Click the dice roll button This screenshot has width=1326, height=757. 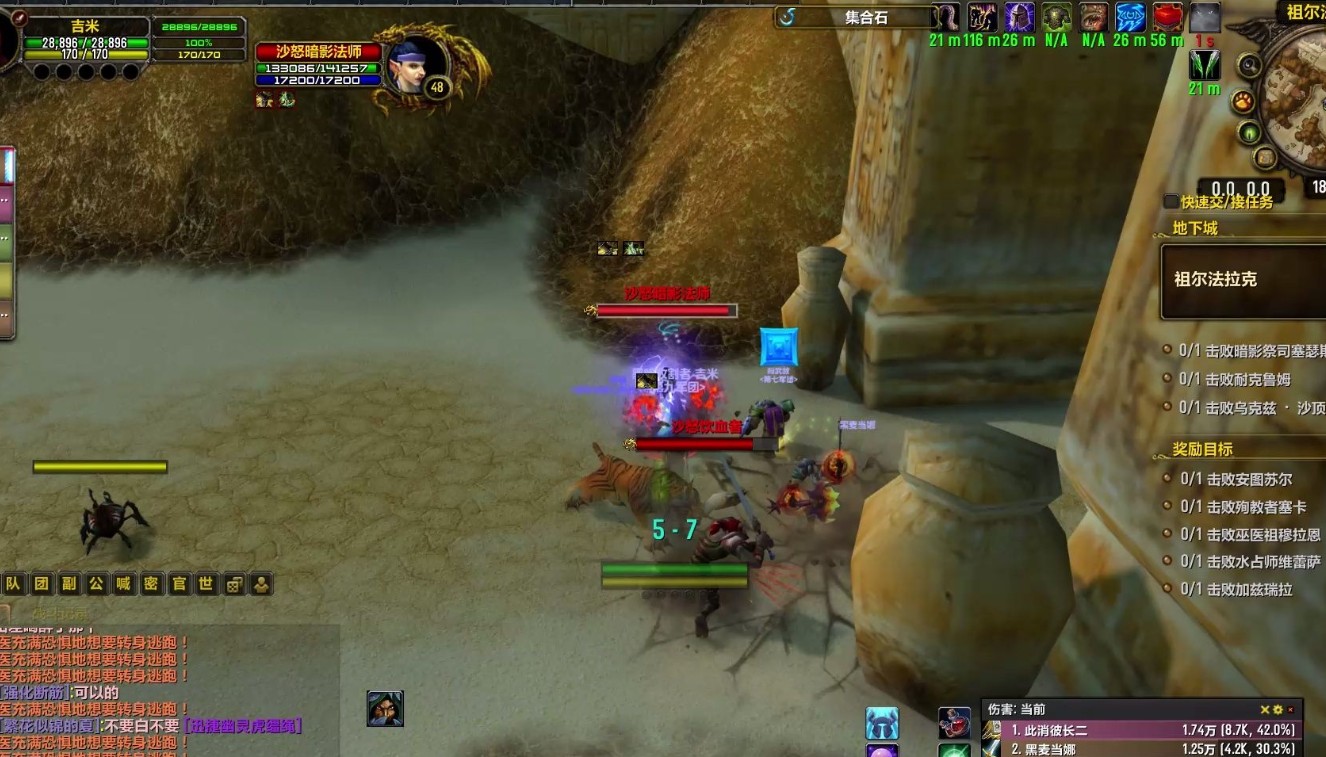(x=234, y=584)
